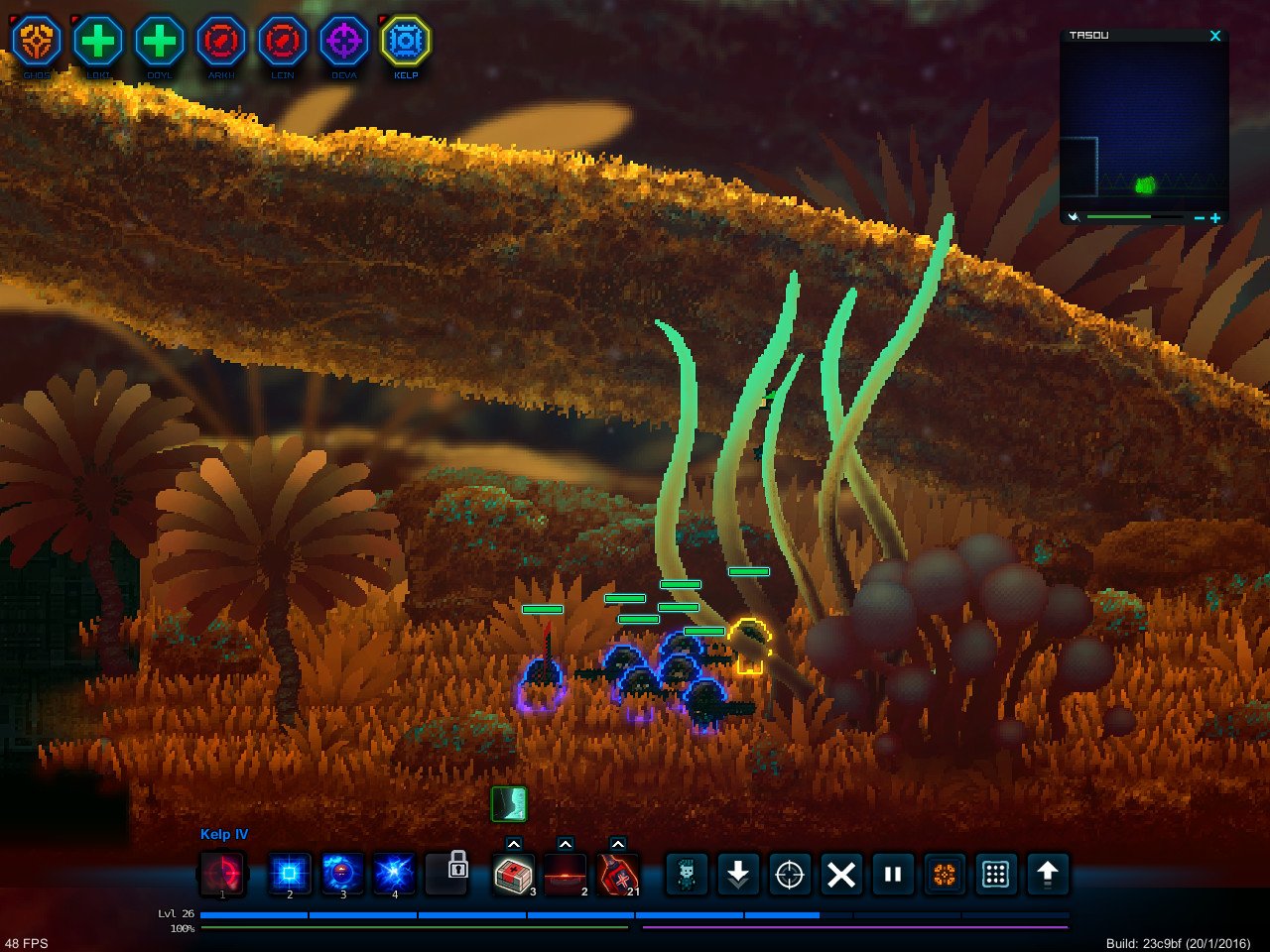Select the medkit item slot showing 3
Image resolution: width=1270 pixels, height=952 pixels.
(x=515, y=875)
